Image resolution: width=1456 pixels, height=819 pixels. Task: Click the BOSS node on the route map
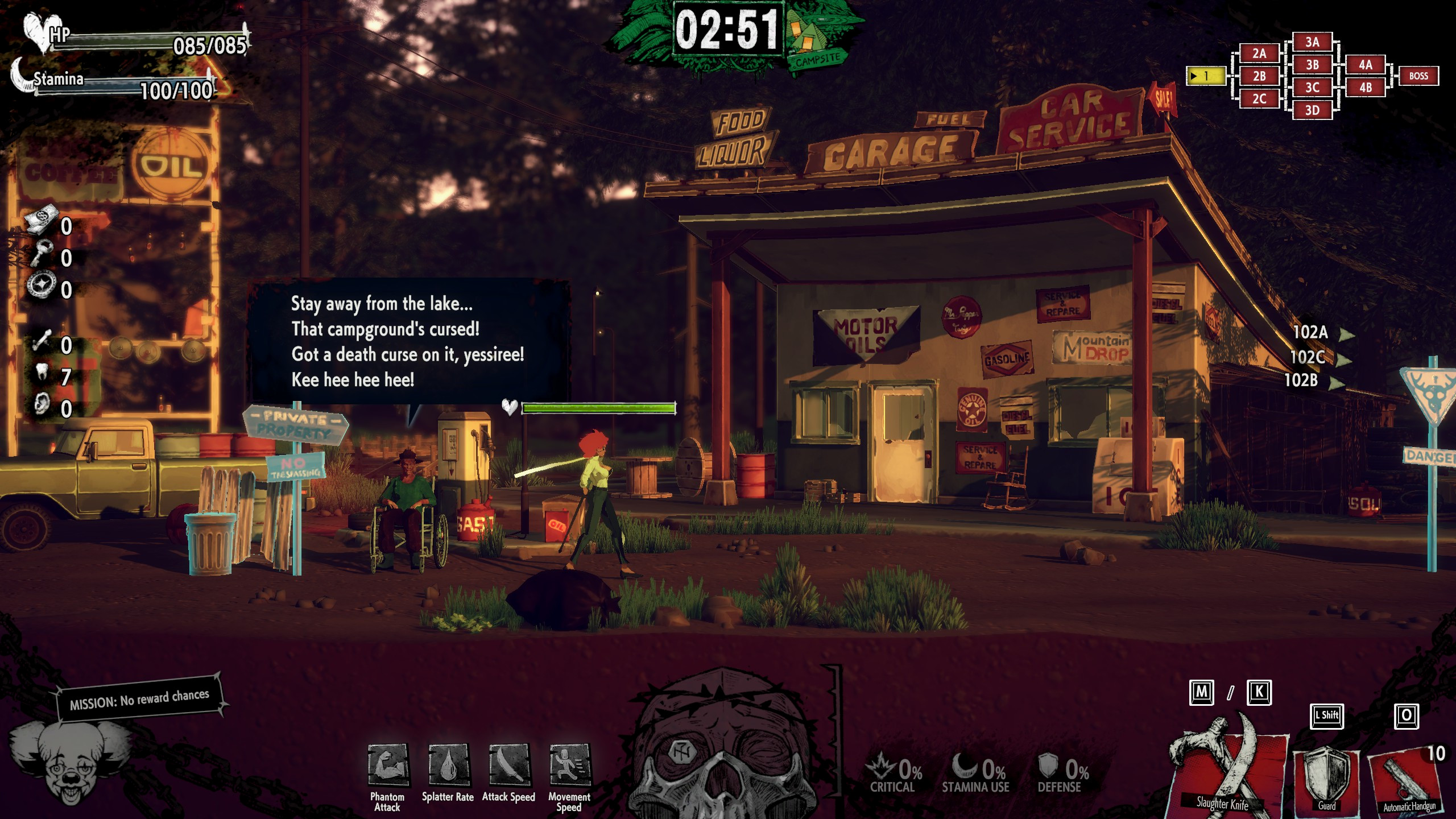[1418, 76]
